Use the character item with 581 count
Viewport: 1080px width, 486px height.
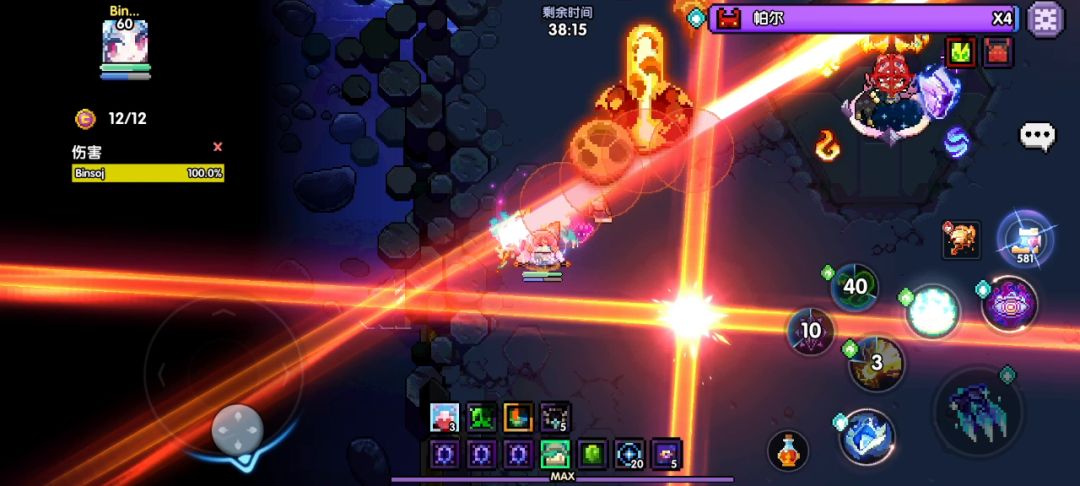(1024, 237)
